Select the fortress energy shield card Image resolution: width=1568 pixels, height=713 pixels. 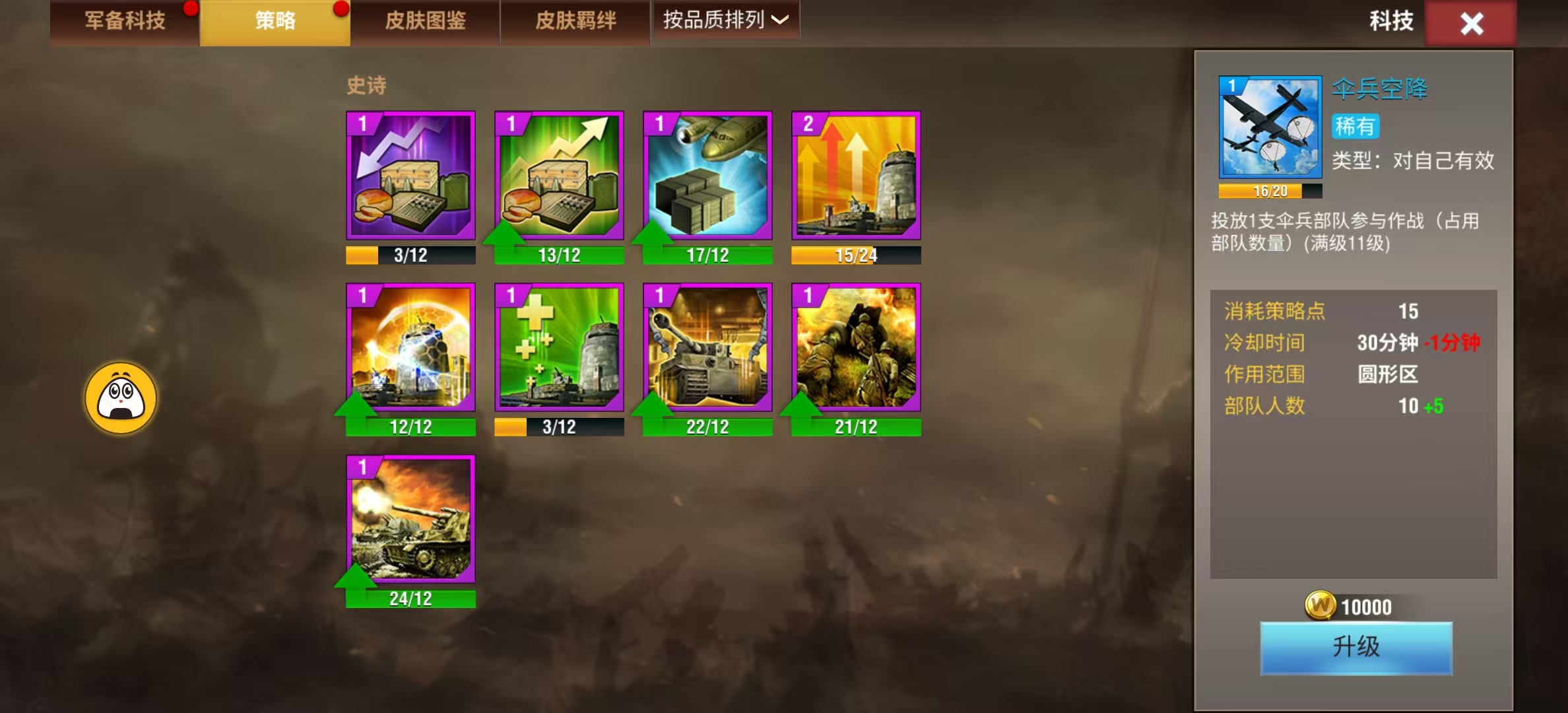(x=410, y=347)
